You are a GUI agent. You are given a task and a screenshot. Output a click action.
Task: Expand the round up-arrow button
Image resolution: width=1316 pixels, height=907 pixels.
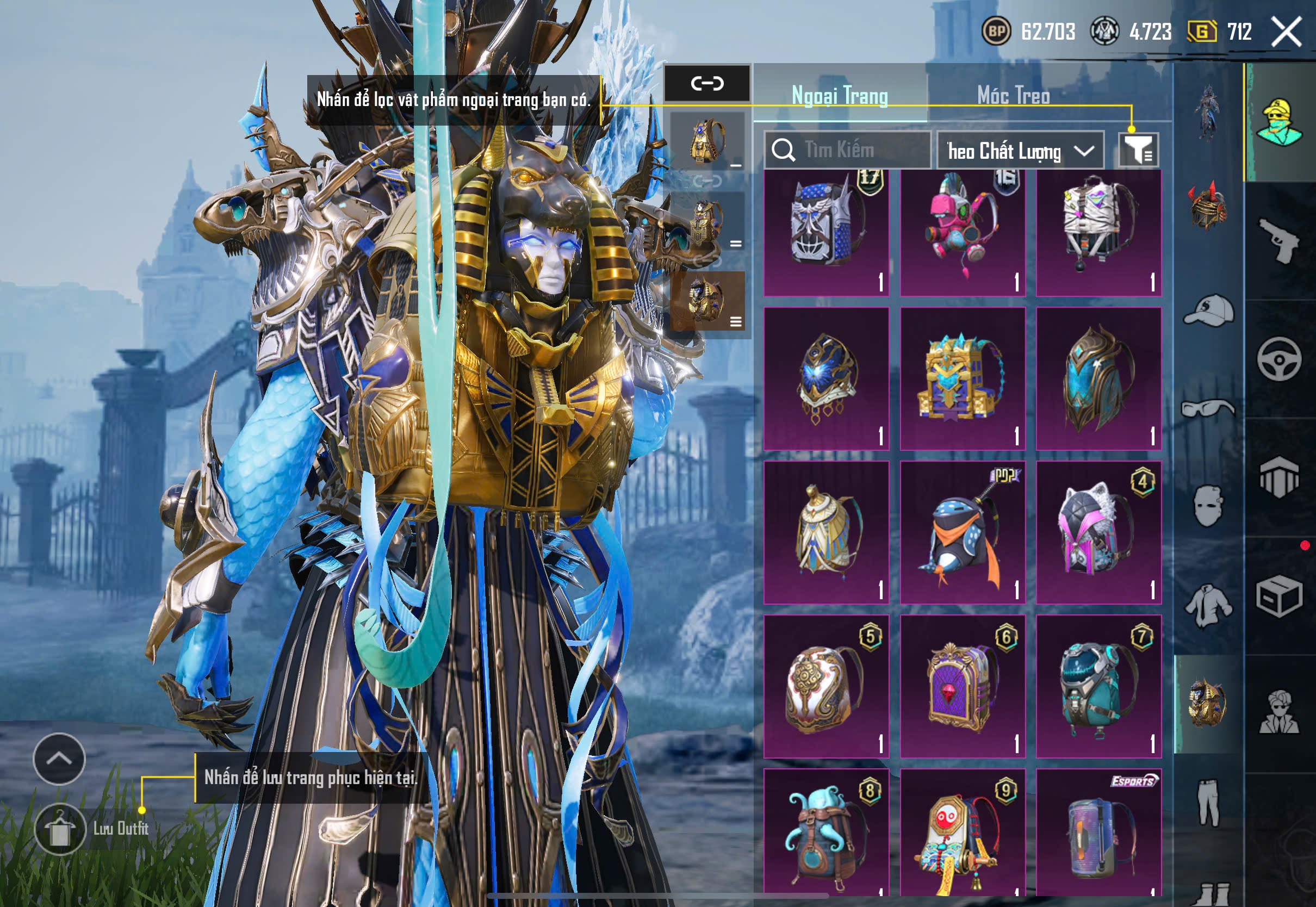point(59,758)
